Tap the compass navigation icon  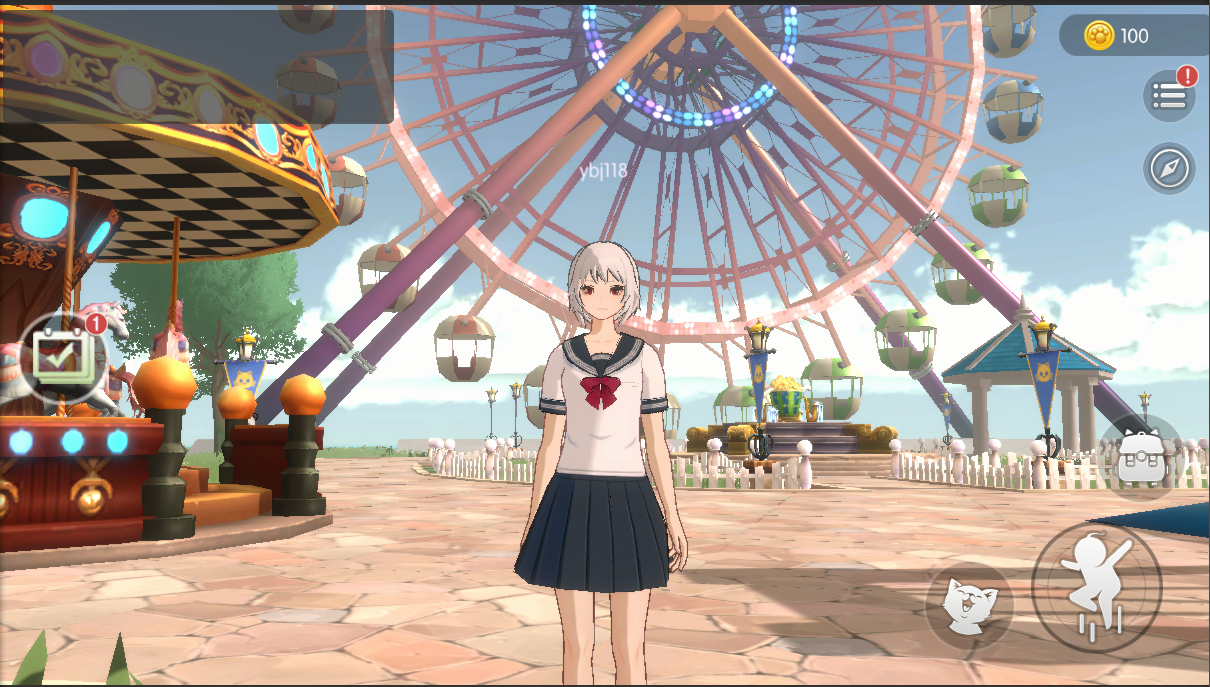pyautogui.click(x=1169, y=168)
